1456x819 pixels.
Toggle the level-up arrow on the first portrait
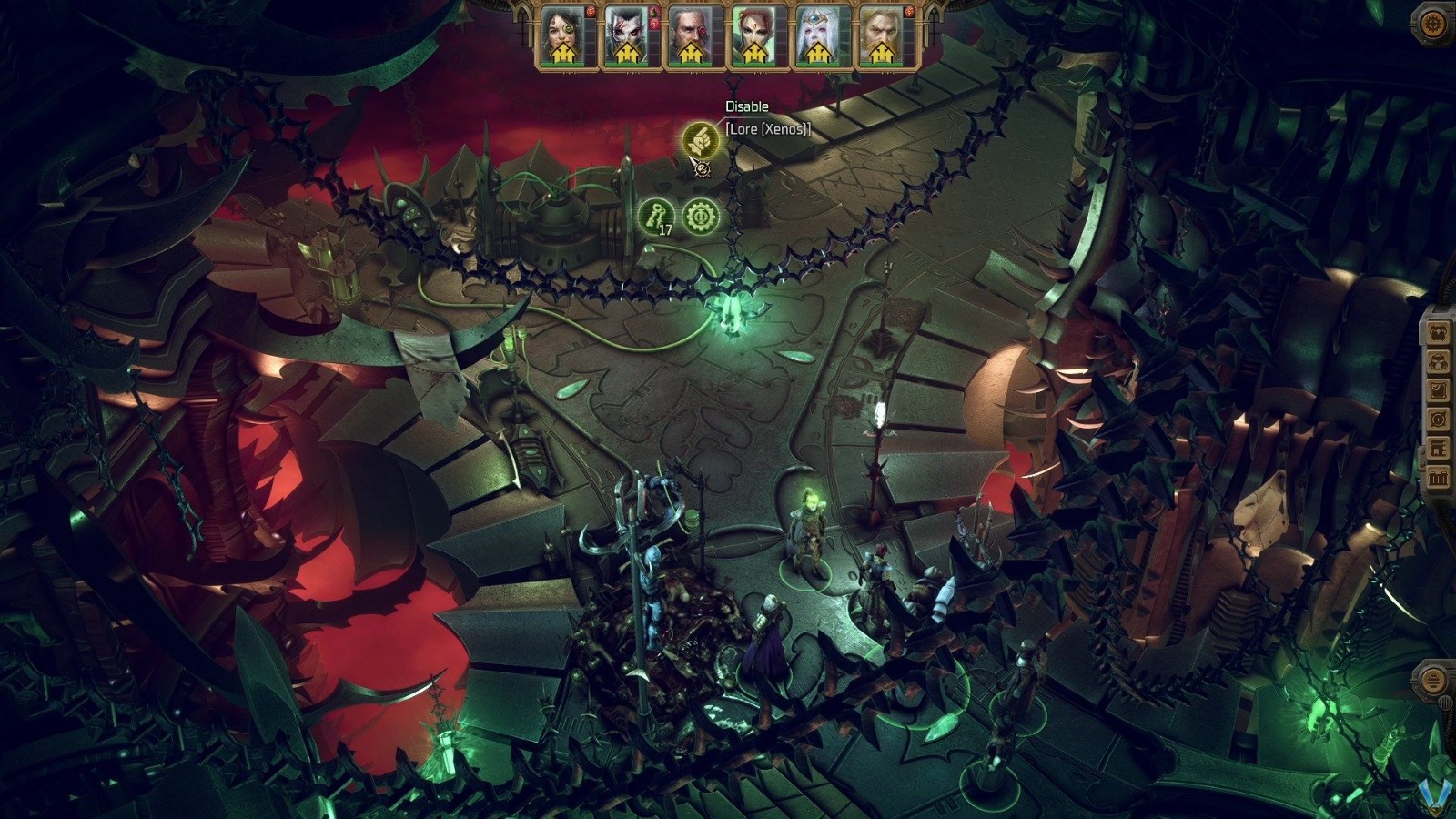[x=562, y=55]
